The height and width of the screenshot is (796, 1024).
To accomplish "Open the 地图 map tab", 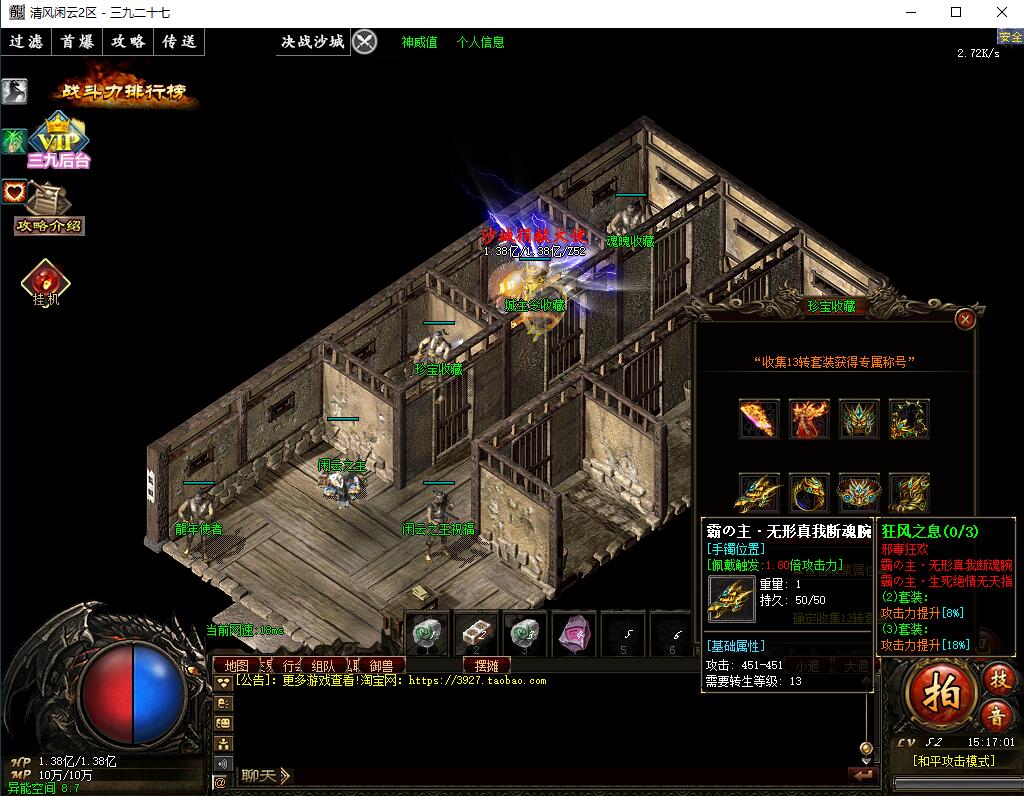I will pos(236,665).
